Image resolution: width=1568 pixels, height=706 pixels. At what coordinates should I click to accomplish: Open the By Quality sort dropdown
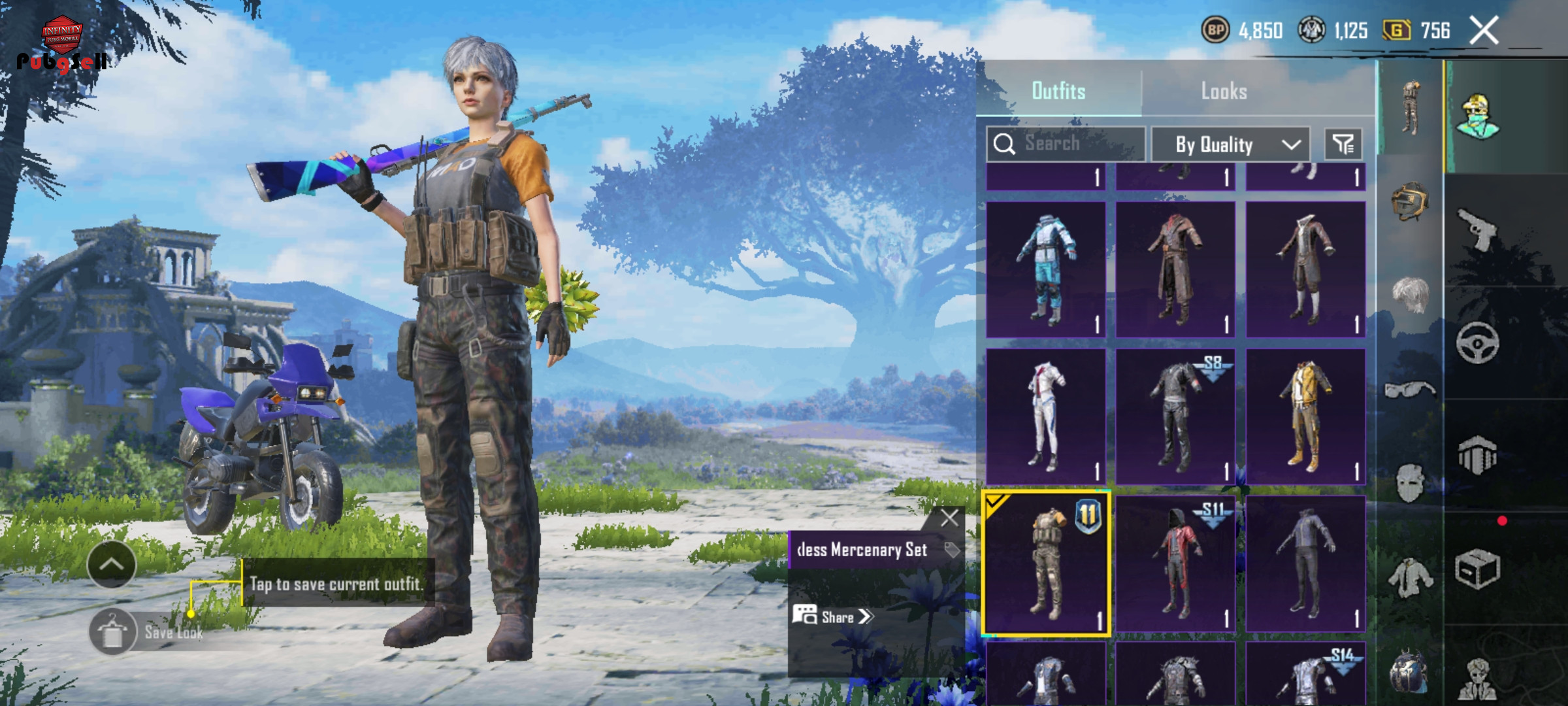(1230, 144)
